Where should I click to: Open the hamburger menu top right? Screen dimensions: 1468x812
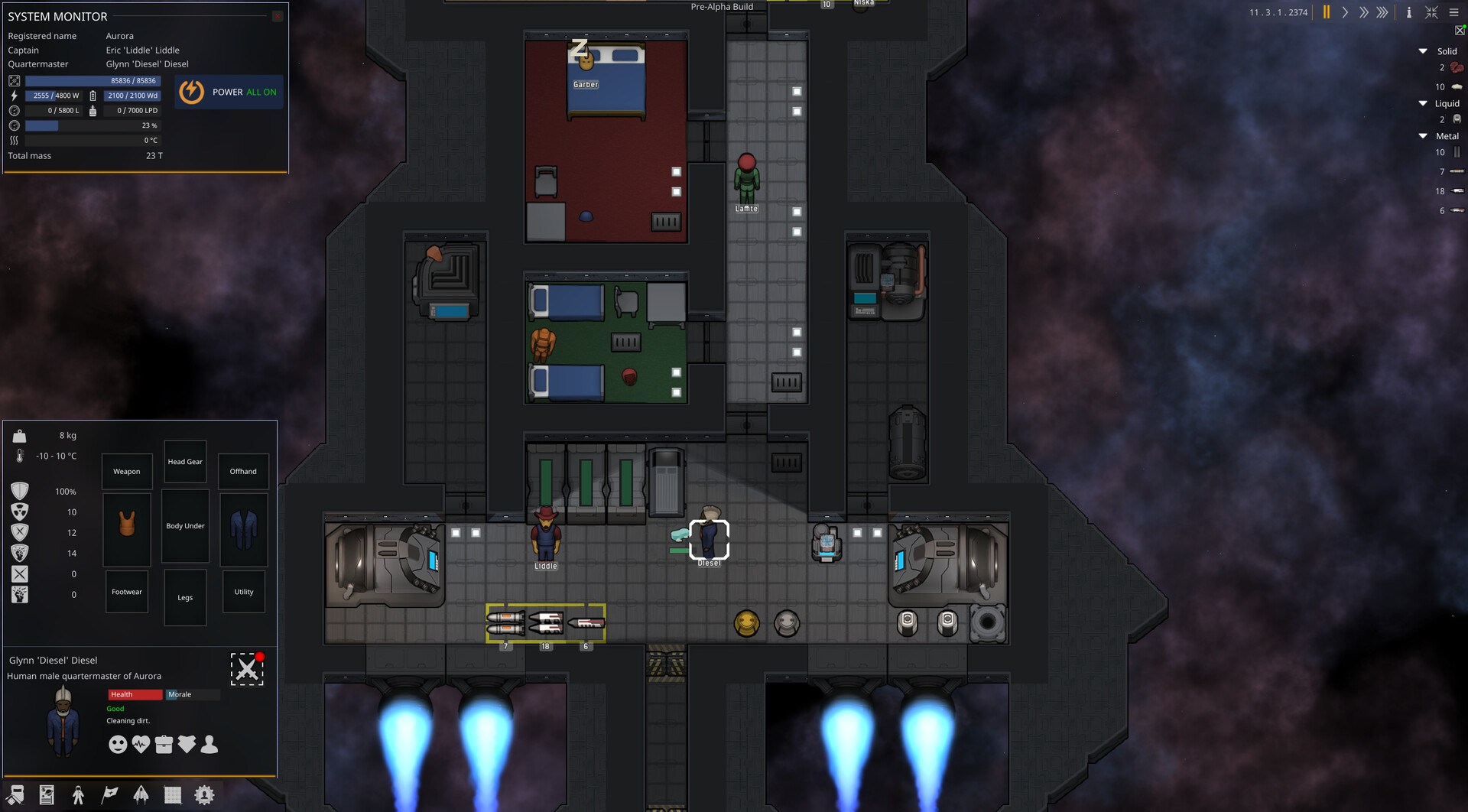point(1453,12)
